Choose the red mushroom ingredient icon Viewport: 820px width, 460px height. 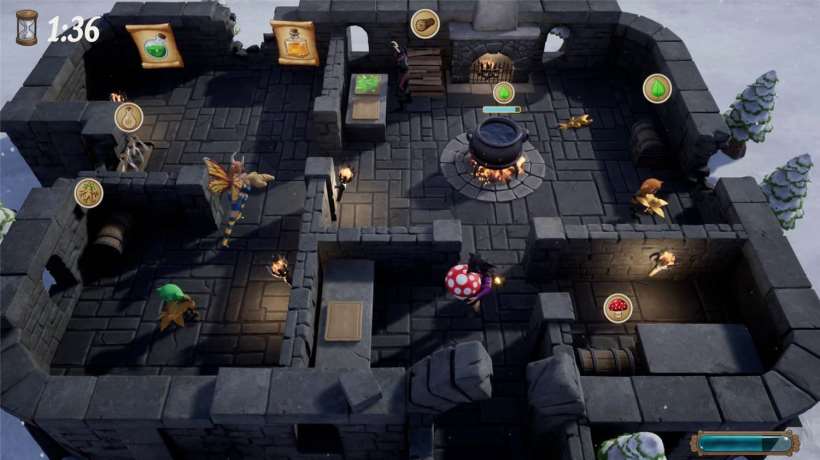(618, 307)
